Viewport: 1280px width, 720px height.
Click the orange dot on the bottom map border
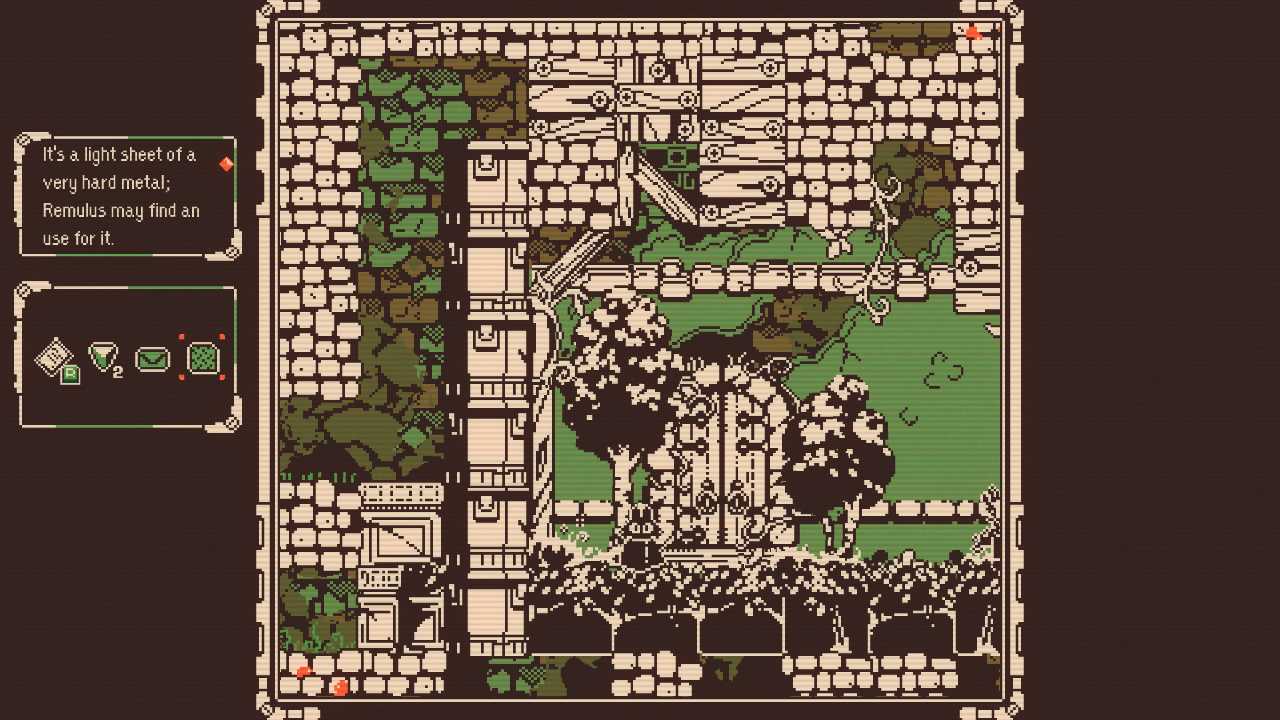pos(340,686)
